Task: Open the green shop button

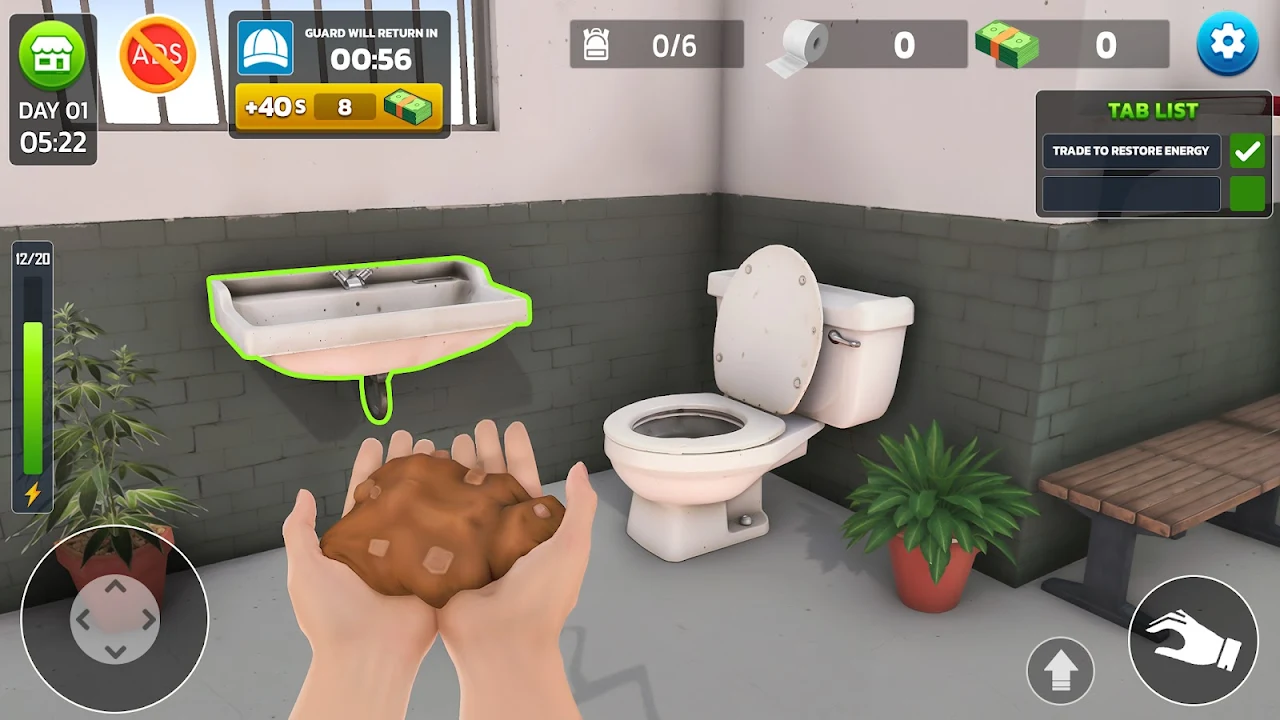Action: (x=52, y=56)
